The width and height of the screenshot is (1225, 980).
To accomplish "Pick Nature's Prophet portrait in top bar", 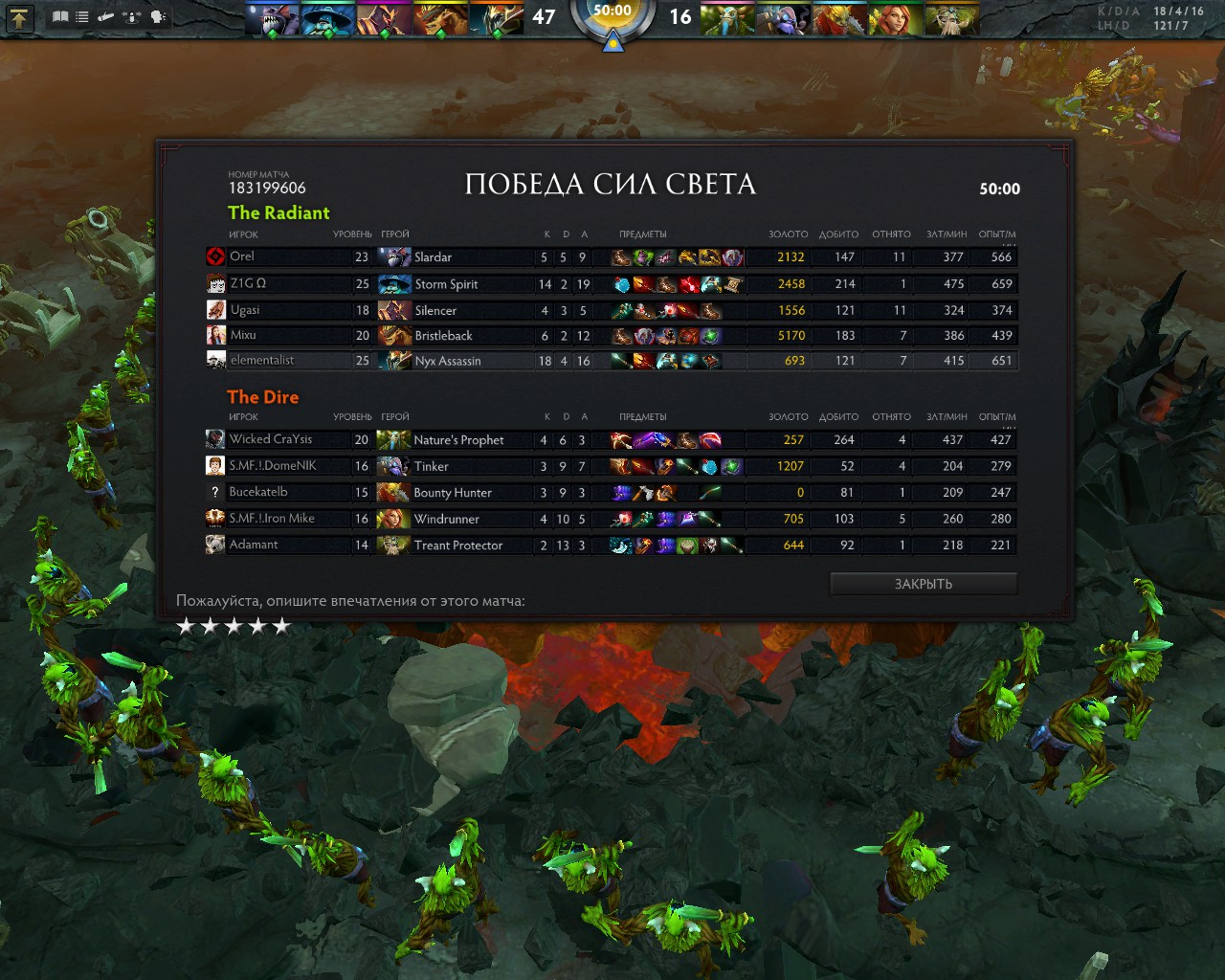I will pos(727,19).
